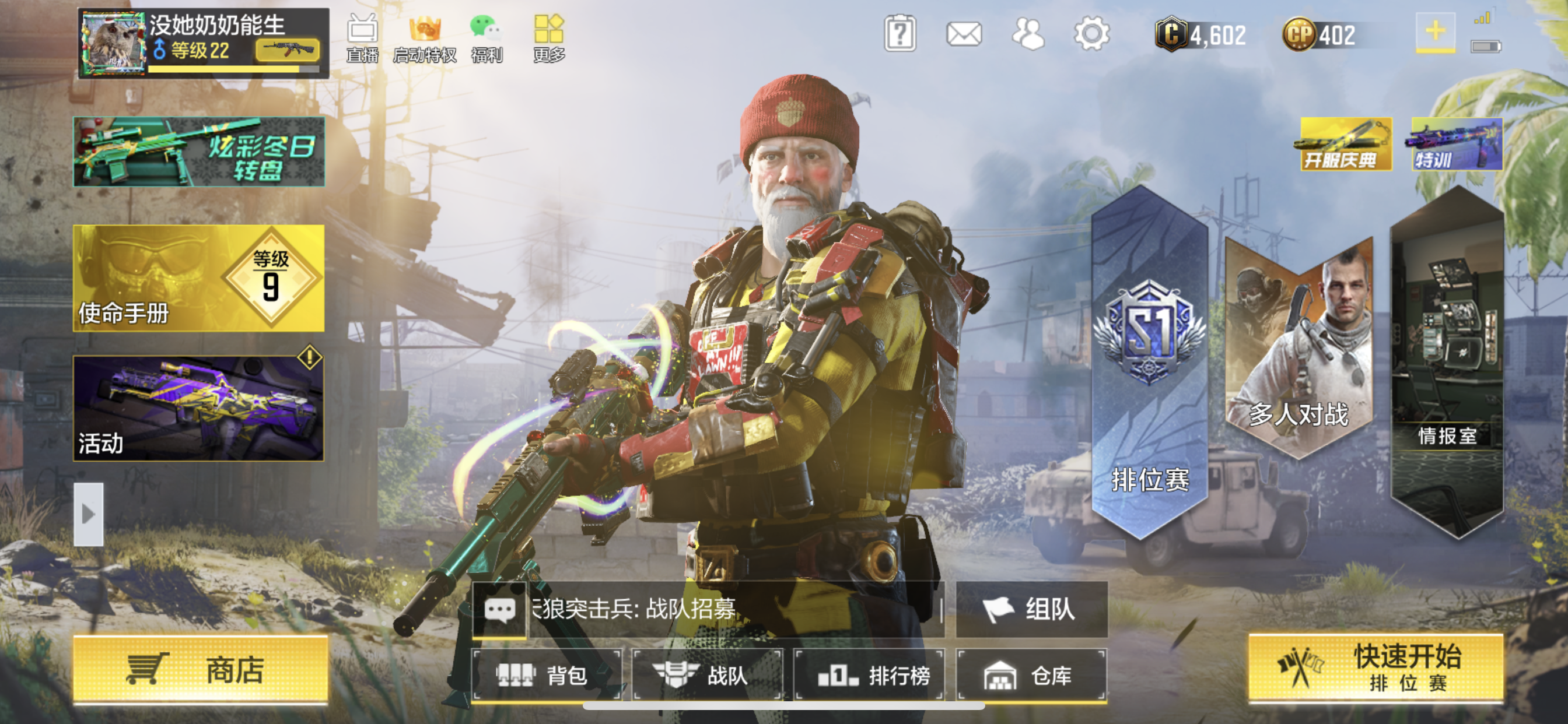Click the 组队 team-up button
This screenshot has height=724, width=1568.
[x=1031, y=609]
